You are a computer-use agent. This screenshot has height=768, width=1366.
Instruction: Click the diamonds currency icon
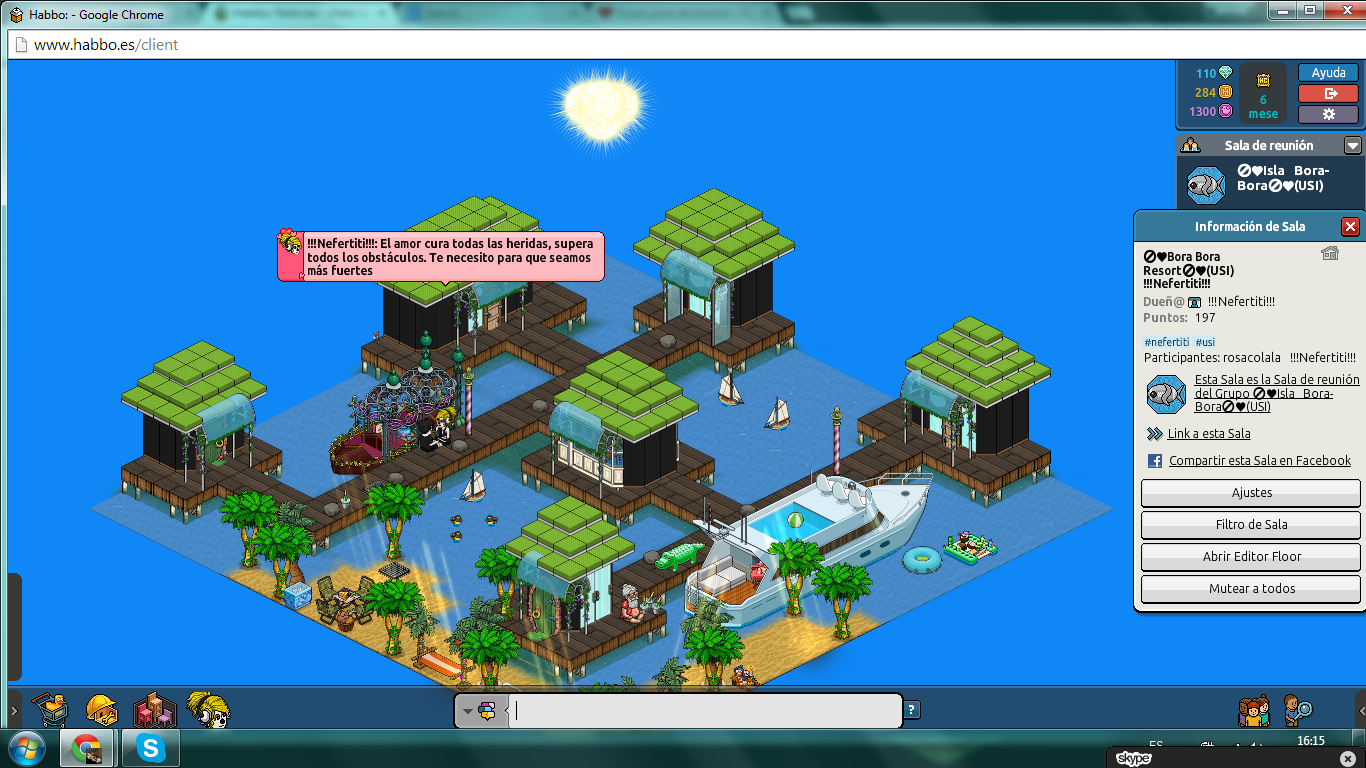[1226, 72]
